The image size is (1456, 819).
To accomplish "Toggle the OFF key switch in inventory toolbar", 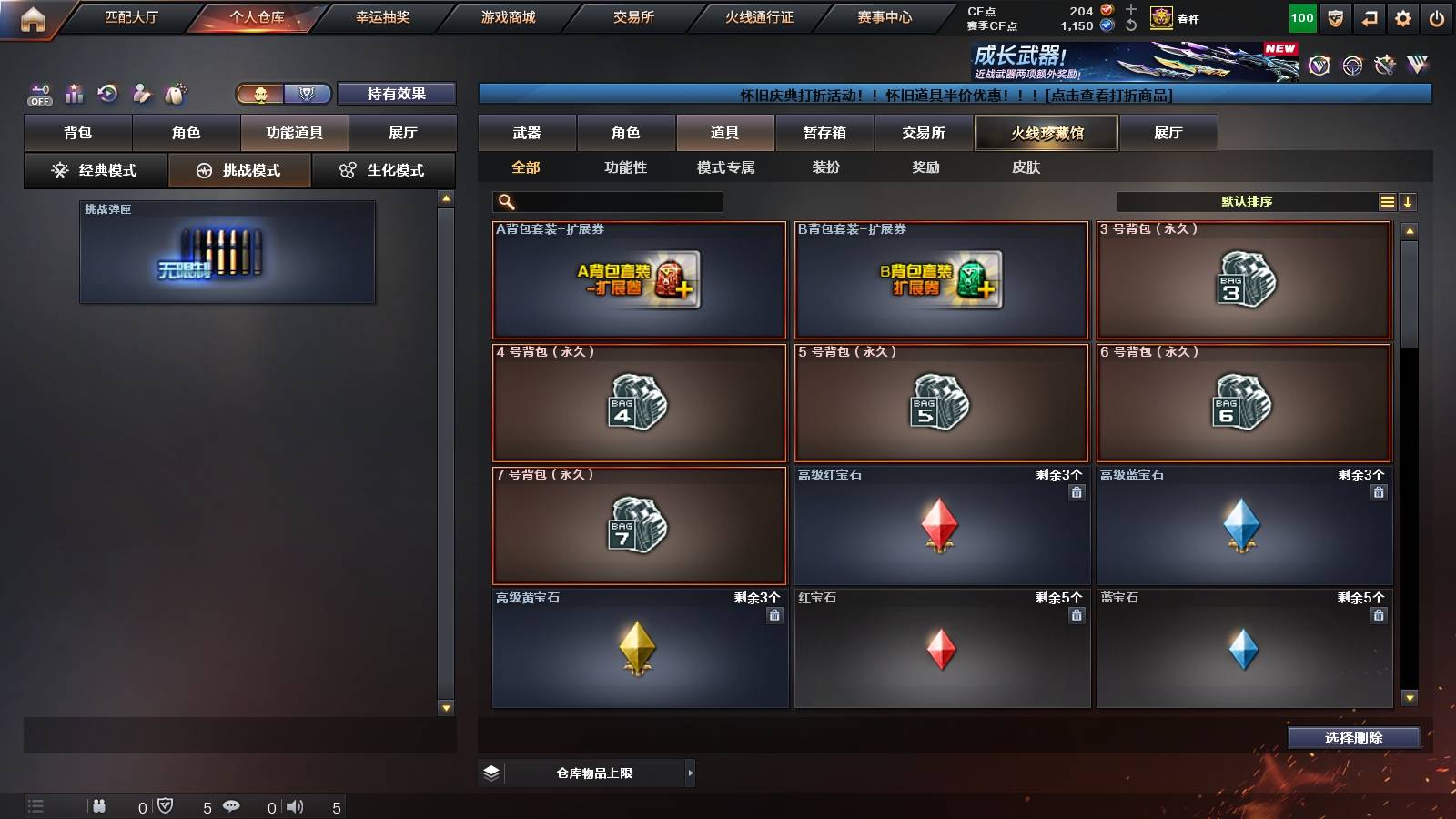I will click(x=38, y=93).
